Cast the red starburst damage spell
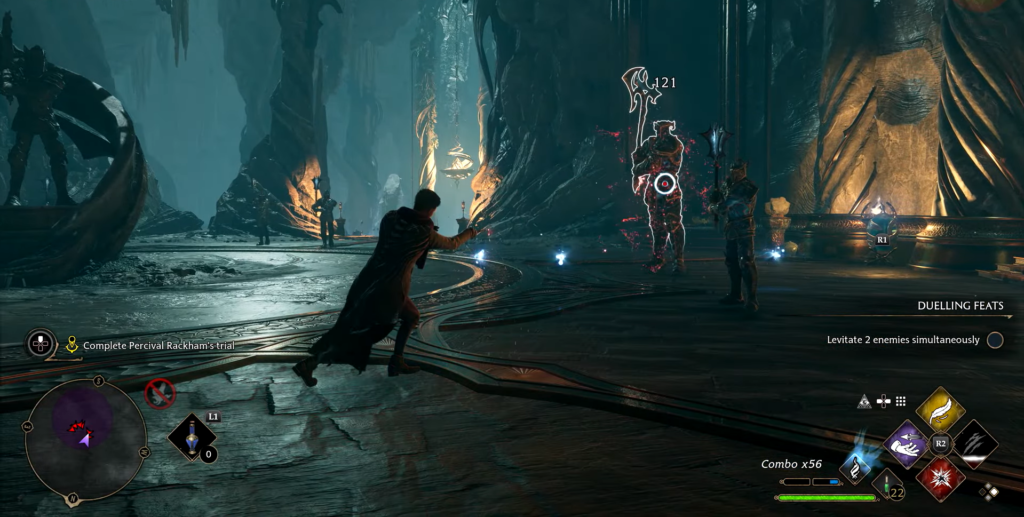Viewport: 1024px width, 517px height. (940, 477)
